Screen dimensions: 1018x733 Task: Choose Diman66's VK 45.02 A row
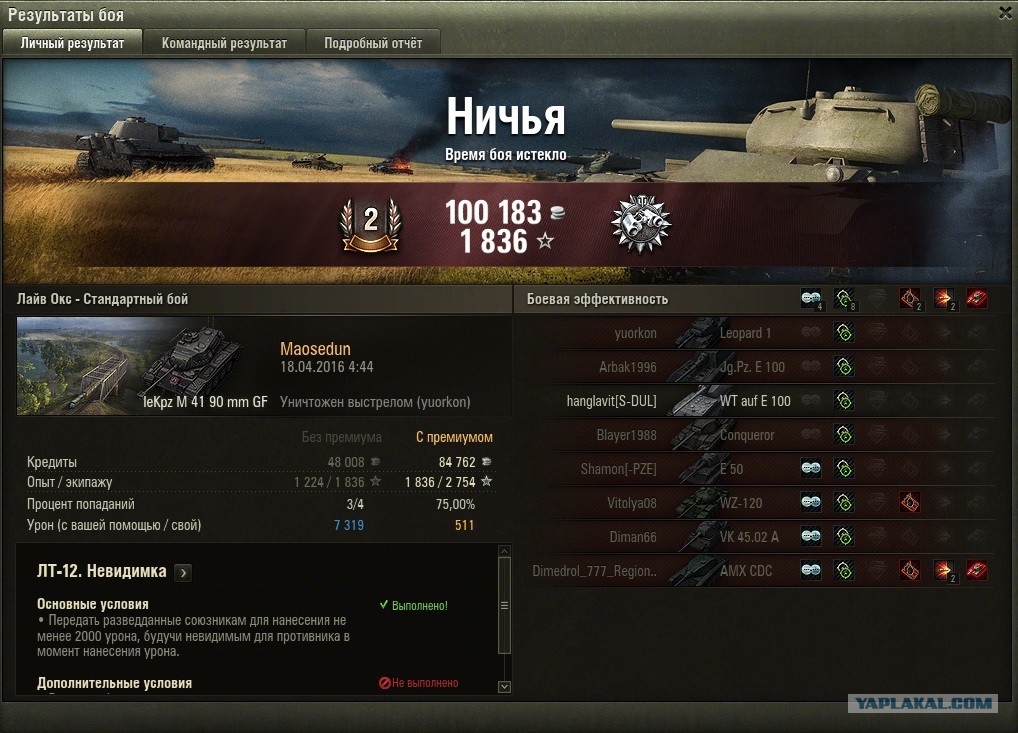click(755, 537)
